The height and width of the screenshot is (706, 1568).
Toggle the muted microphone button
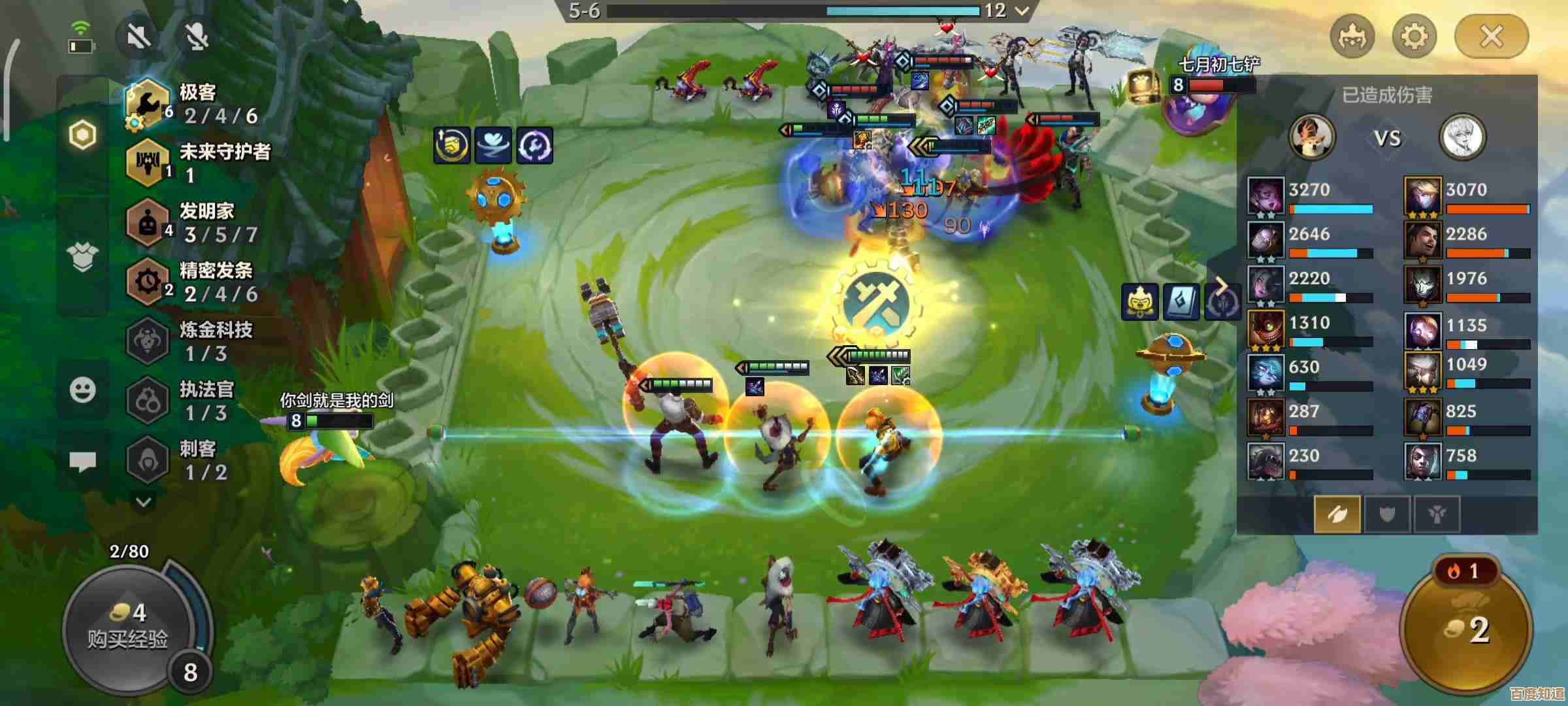pos(197,37)
